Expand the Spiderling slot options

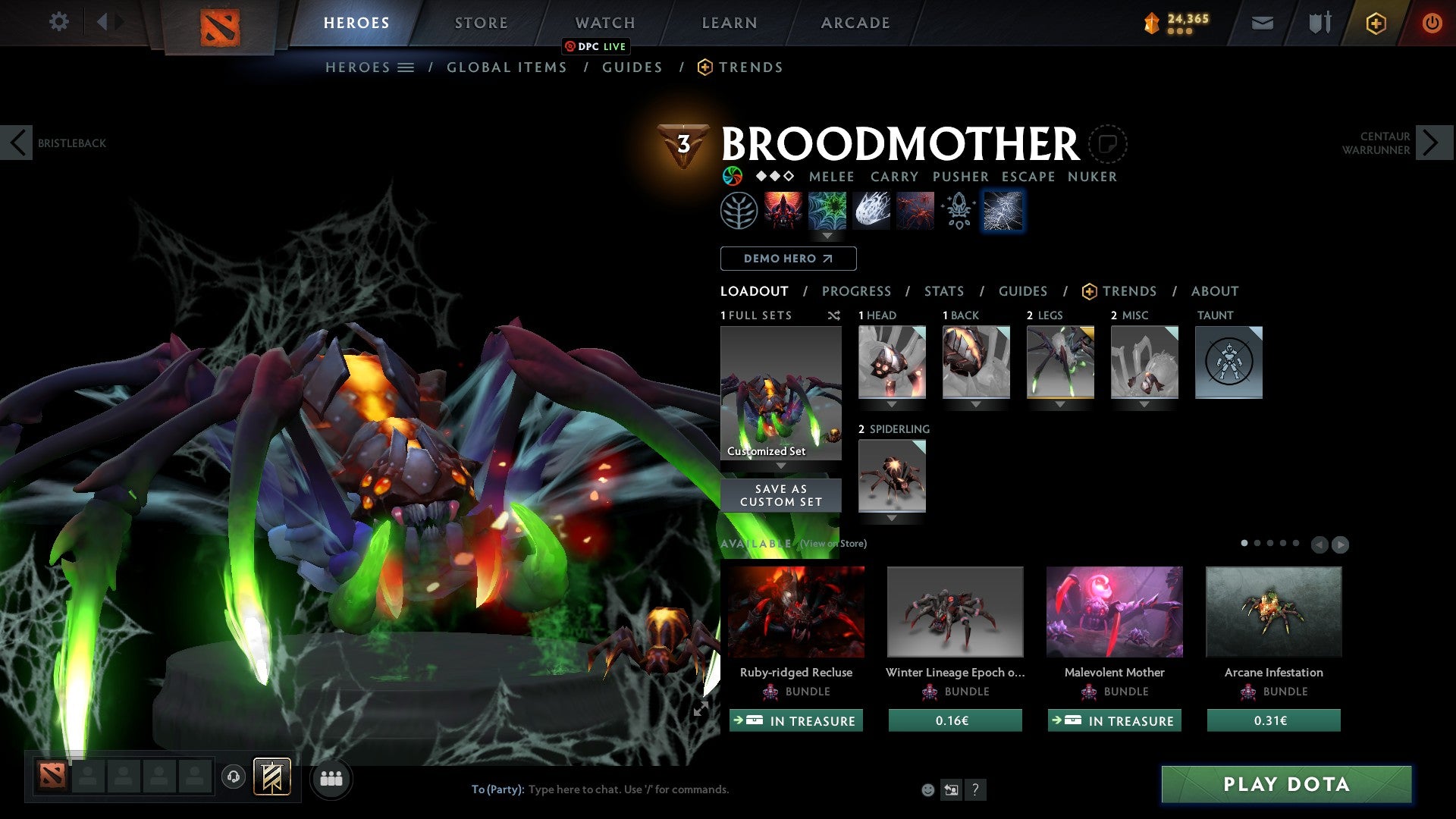pyautogui.click(x=893, y=519)
